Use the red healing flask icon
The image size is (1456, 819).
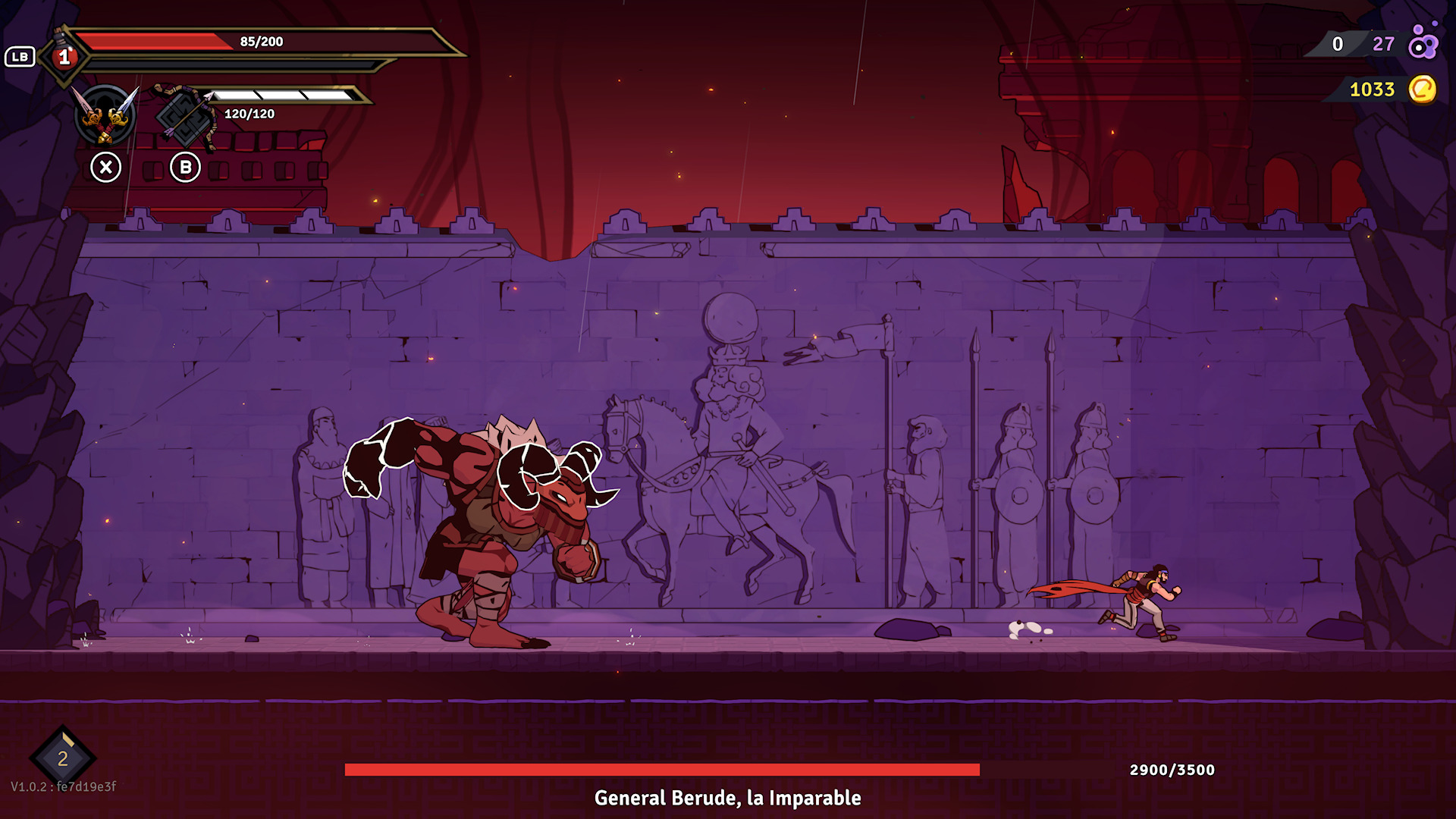[64, 55]
